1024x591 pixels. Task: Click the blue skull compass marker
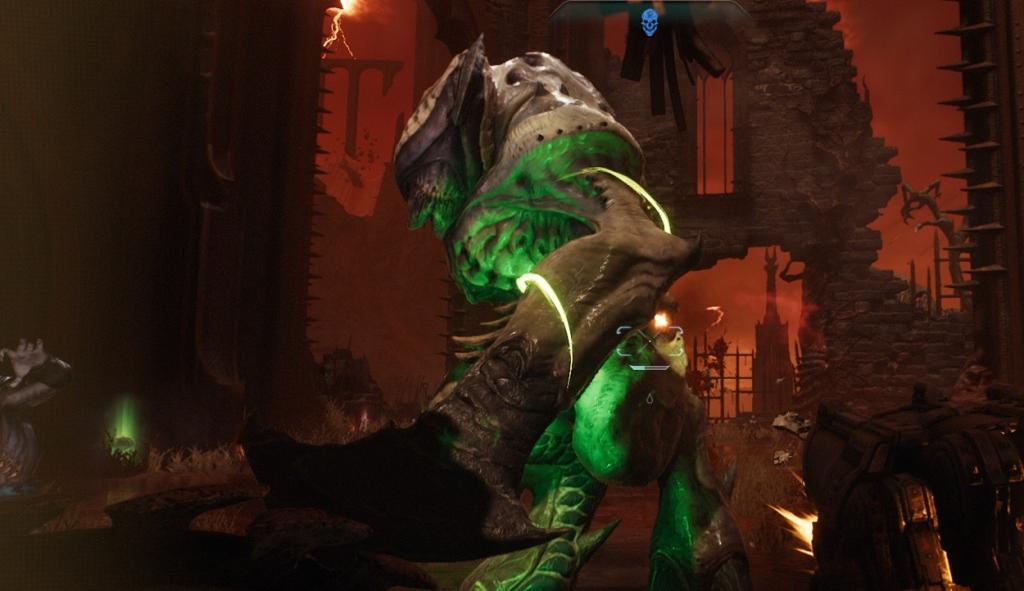pyautogui.click(x=650, y=21)
